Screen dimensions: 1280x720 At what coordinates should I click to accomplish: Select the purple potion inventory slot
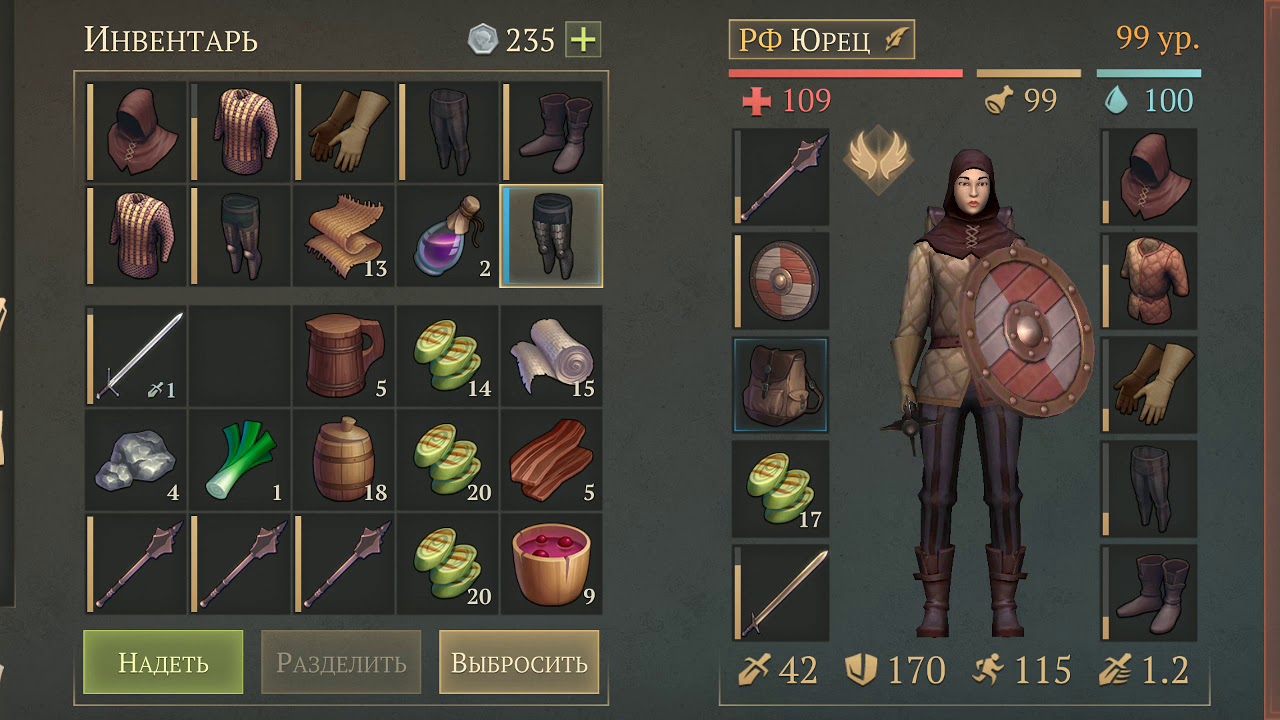(x=447, y=236)
